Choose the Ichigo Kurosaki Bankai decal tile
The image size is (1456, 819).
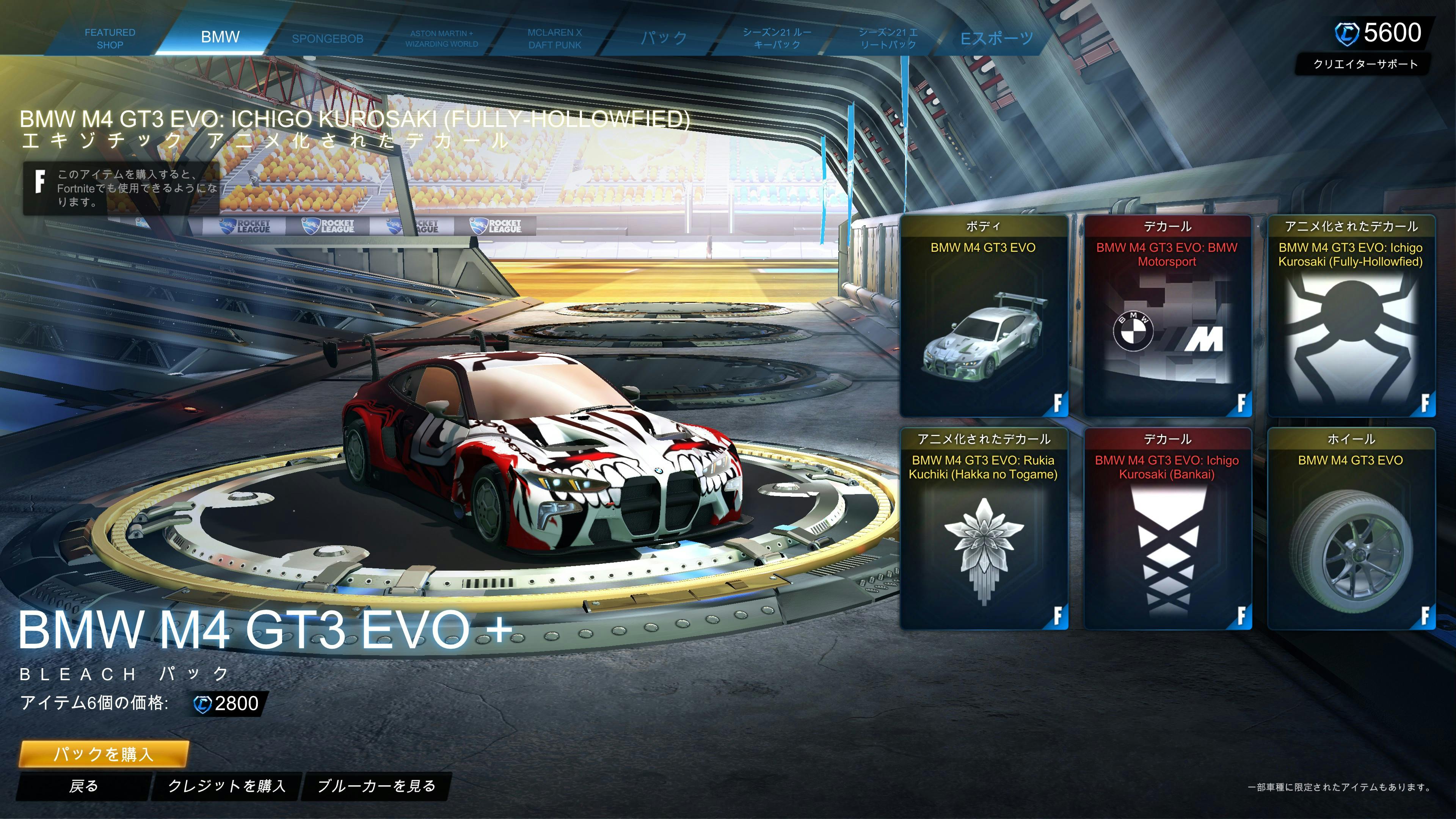coord(1167,529)
